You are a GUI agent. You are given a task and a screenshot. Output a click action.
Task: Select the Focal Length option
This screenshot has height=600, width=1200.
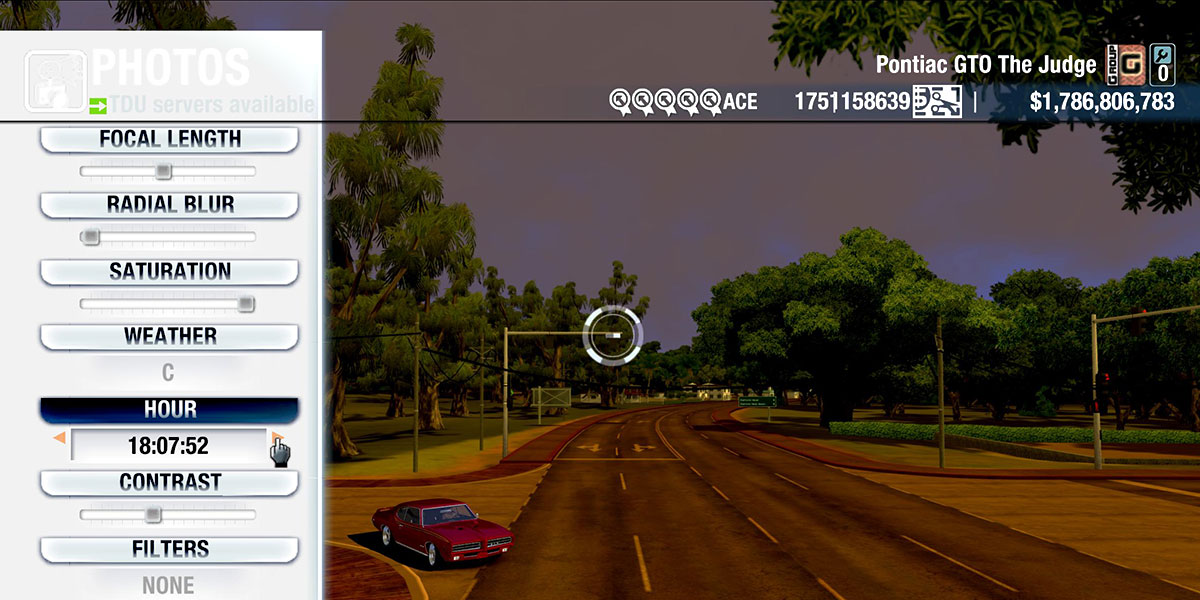[169, 140]
